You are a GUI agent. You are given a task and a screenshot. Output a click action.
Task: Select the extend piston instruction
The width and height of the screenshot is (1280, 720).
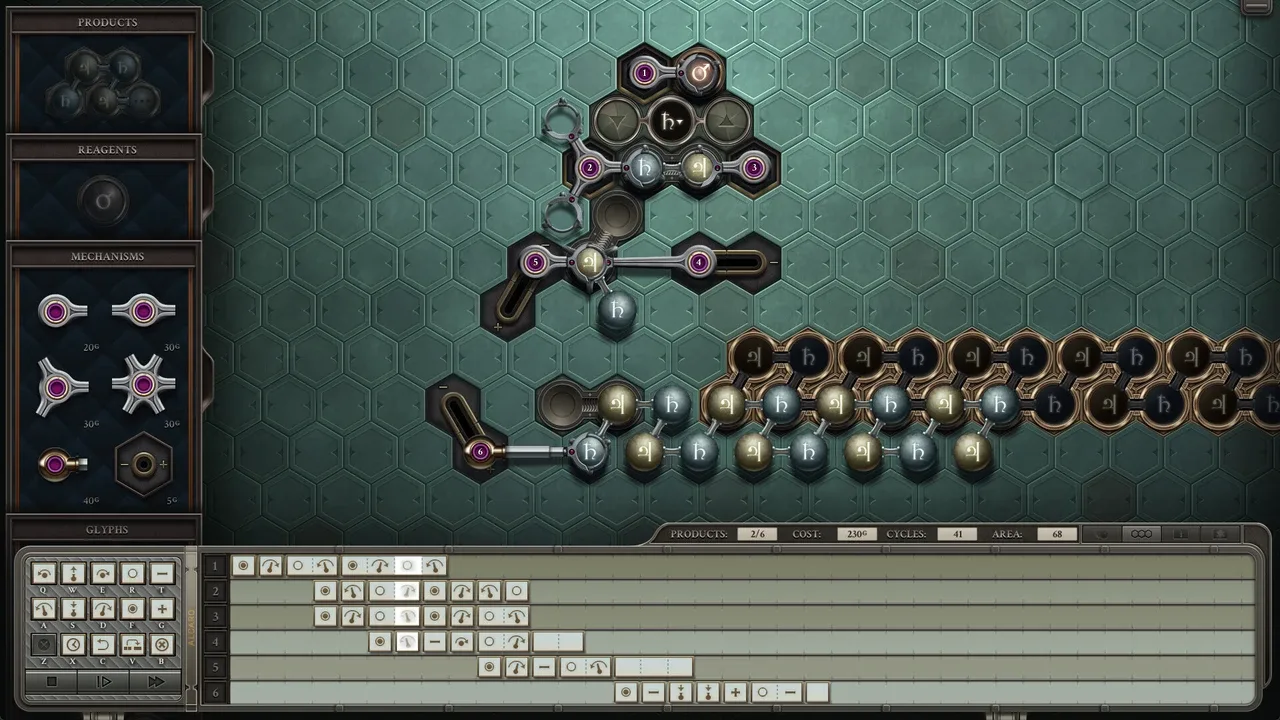[x=73, y=574]
